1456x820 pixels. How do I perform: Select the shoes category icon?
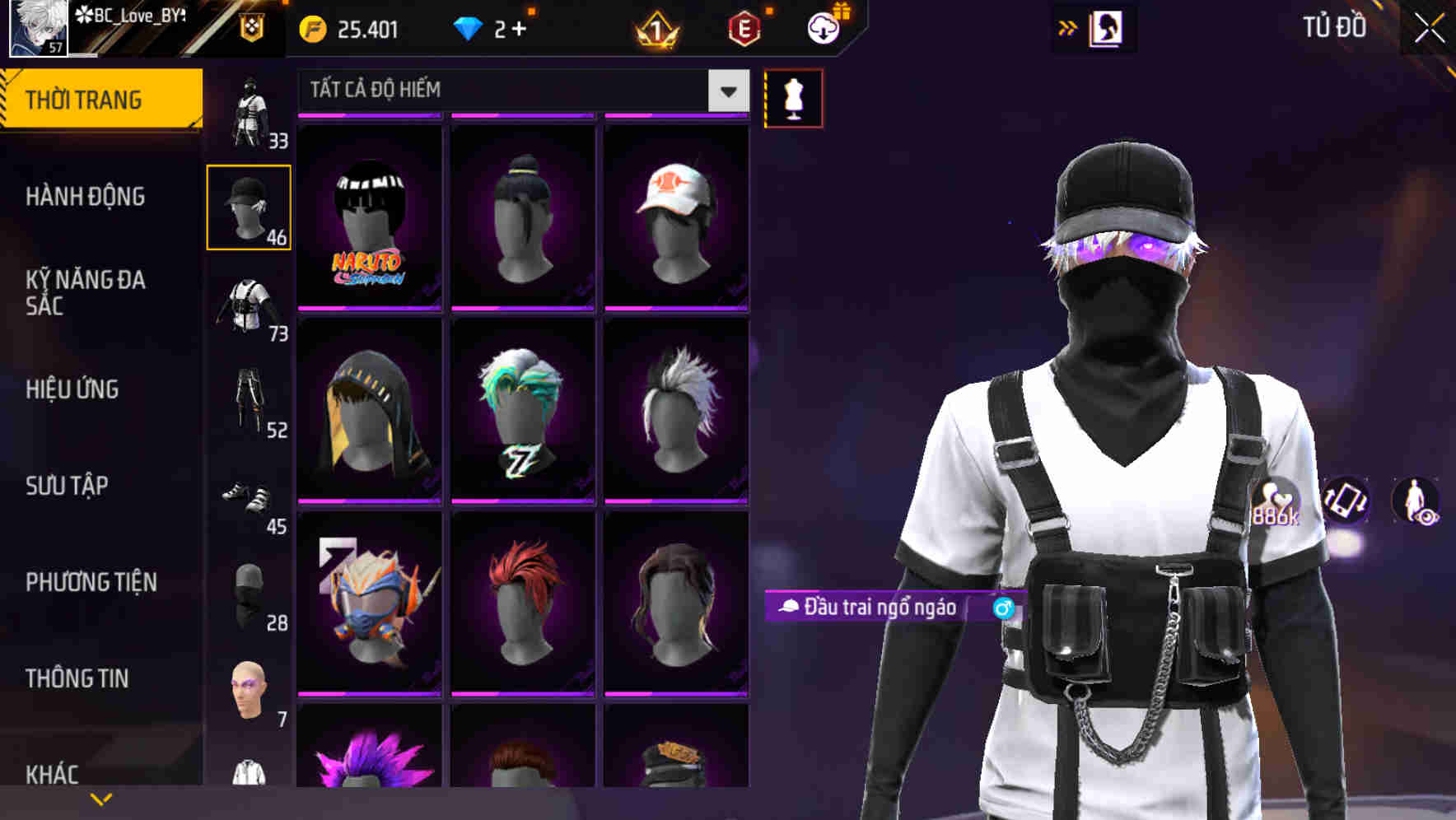tap(250, 494)
